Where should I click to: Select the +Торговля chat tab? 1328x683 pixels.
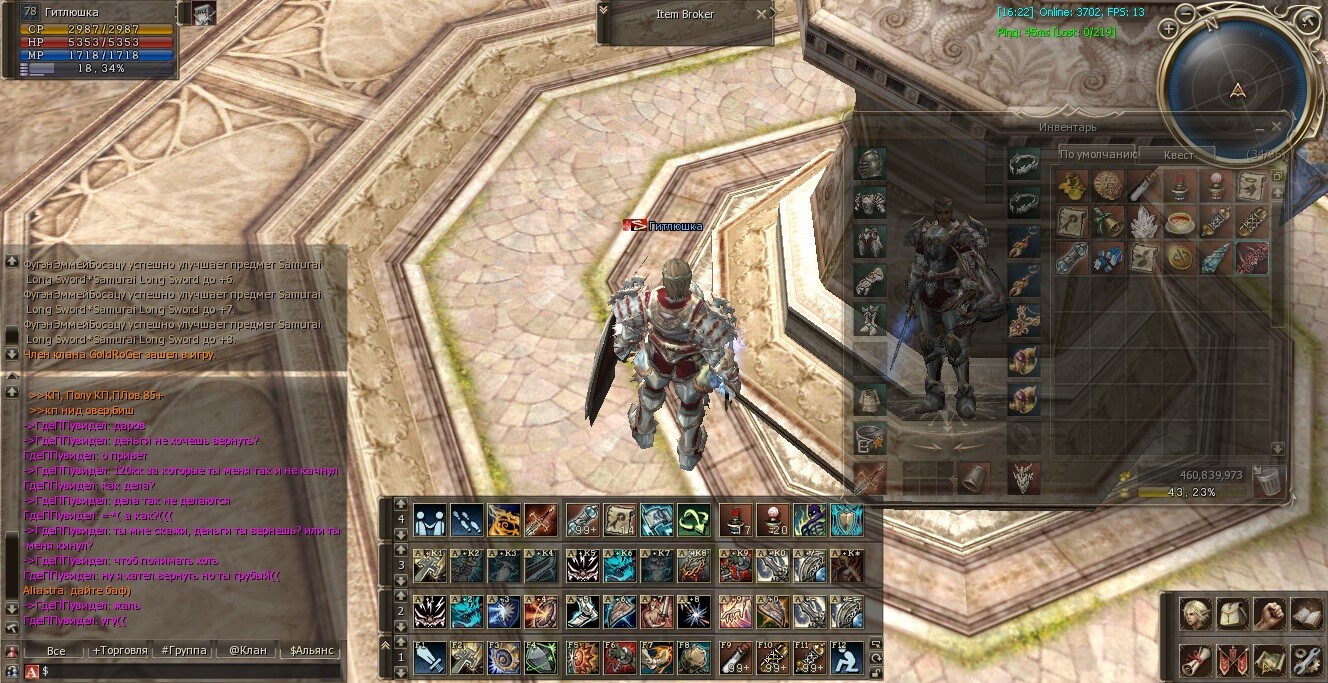(x=120, y=650)
